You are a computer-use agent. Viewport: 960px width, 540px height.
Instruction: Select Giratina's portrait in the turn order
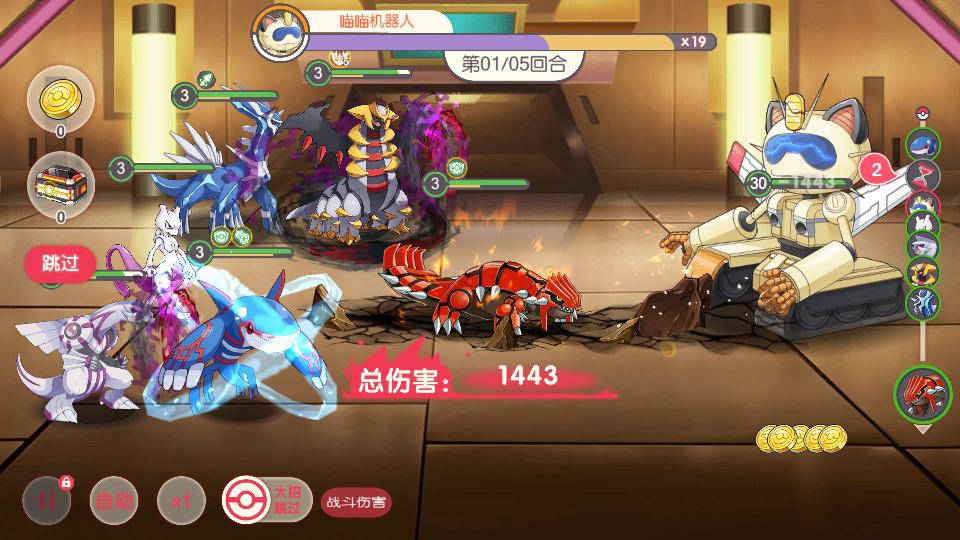922,270
